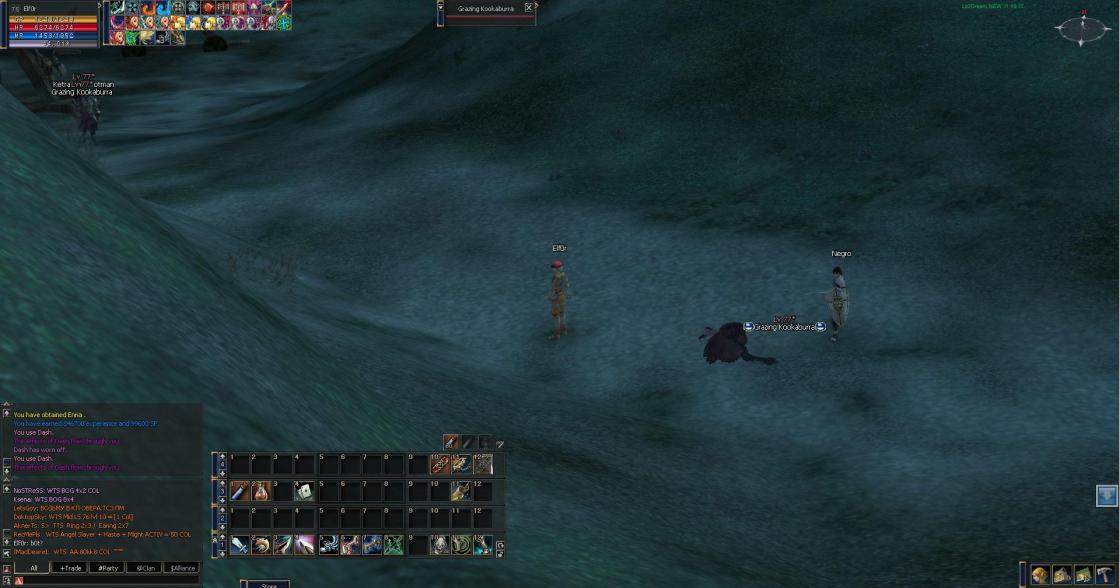Close the Grazing Kookaburra target window
The width and height of the screenshot is (1120, 588).
(529, 8)
